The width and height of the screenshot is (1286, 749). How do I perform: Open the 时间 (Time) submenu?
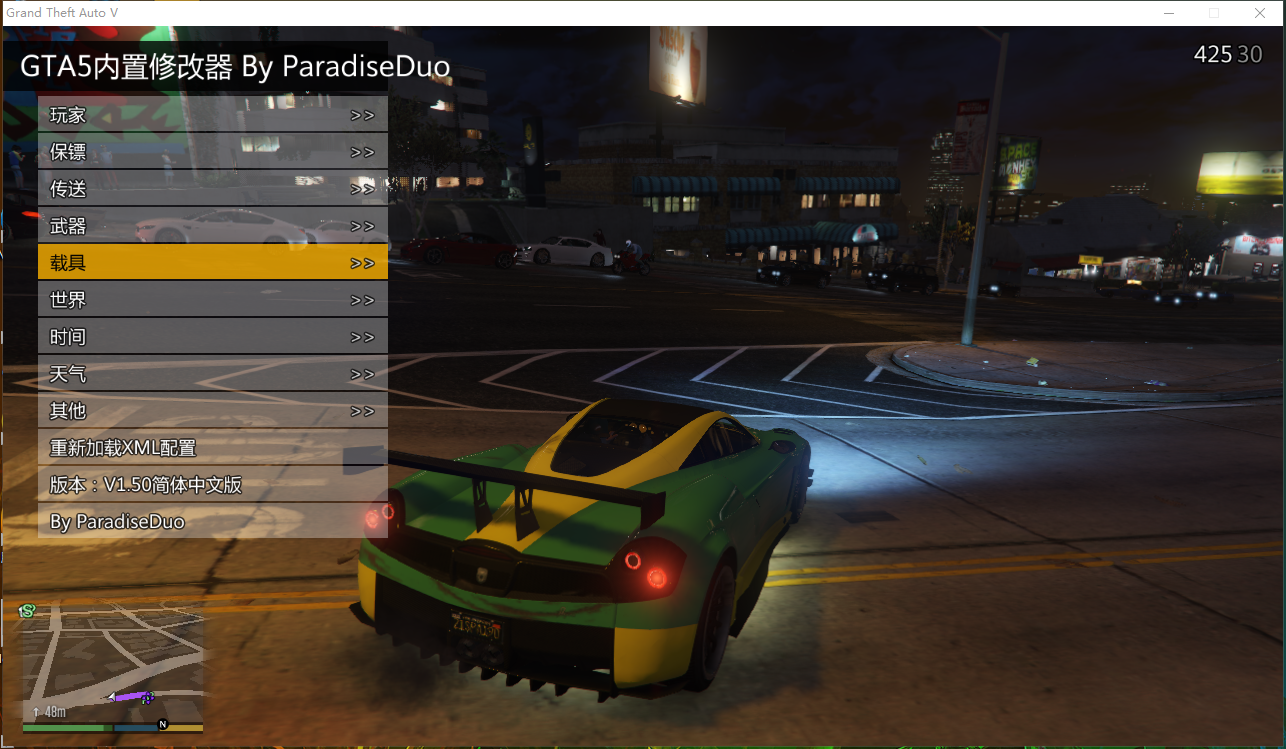(x=212, y=337)
